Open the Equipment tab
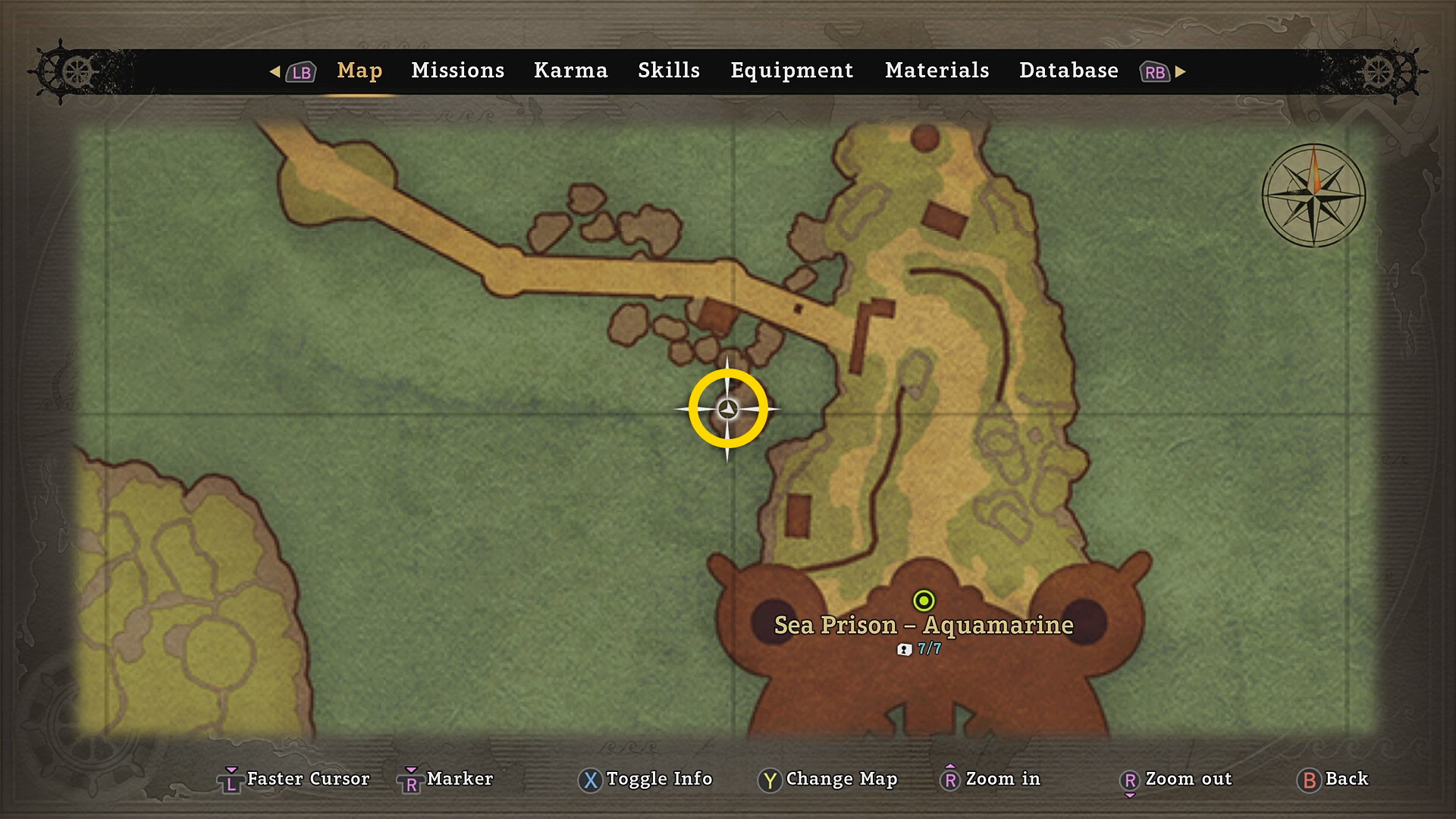Viewport: 1456px width, 819px height. point(792,71)
